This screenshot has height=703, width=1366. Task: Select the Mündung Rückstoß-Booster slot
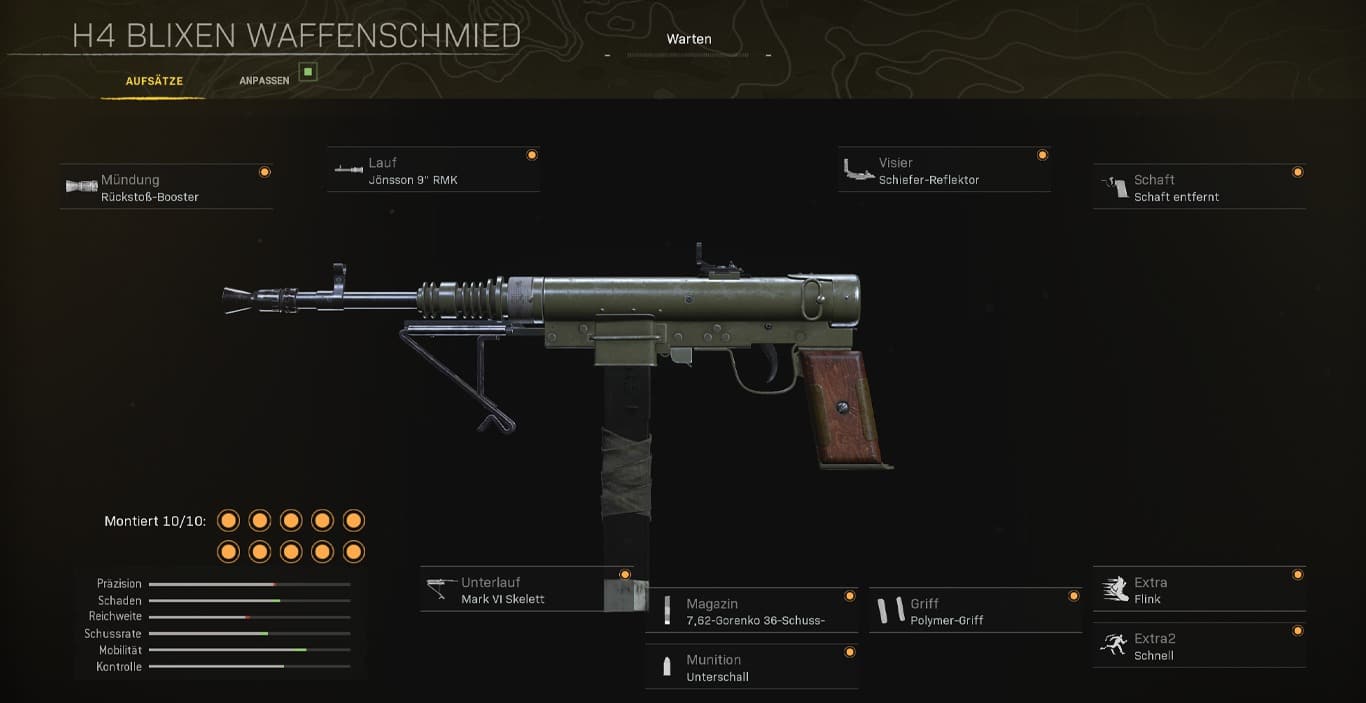166,188
